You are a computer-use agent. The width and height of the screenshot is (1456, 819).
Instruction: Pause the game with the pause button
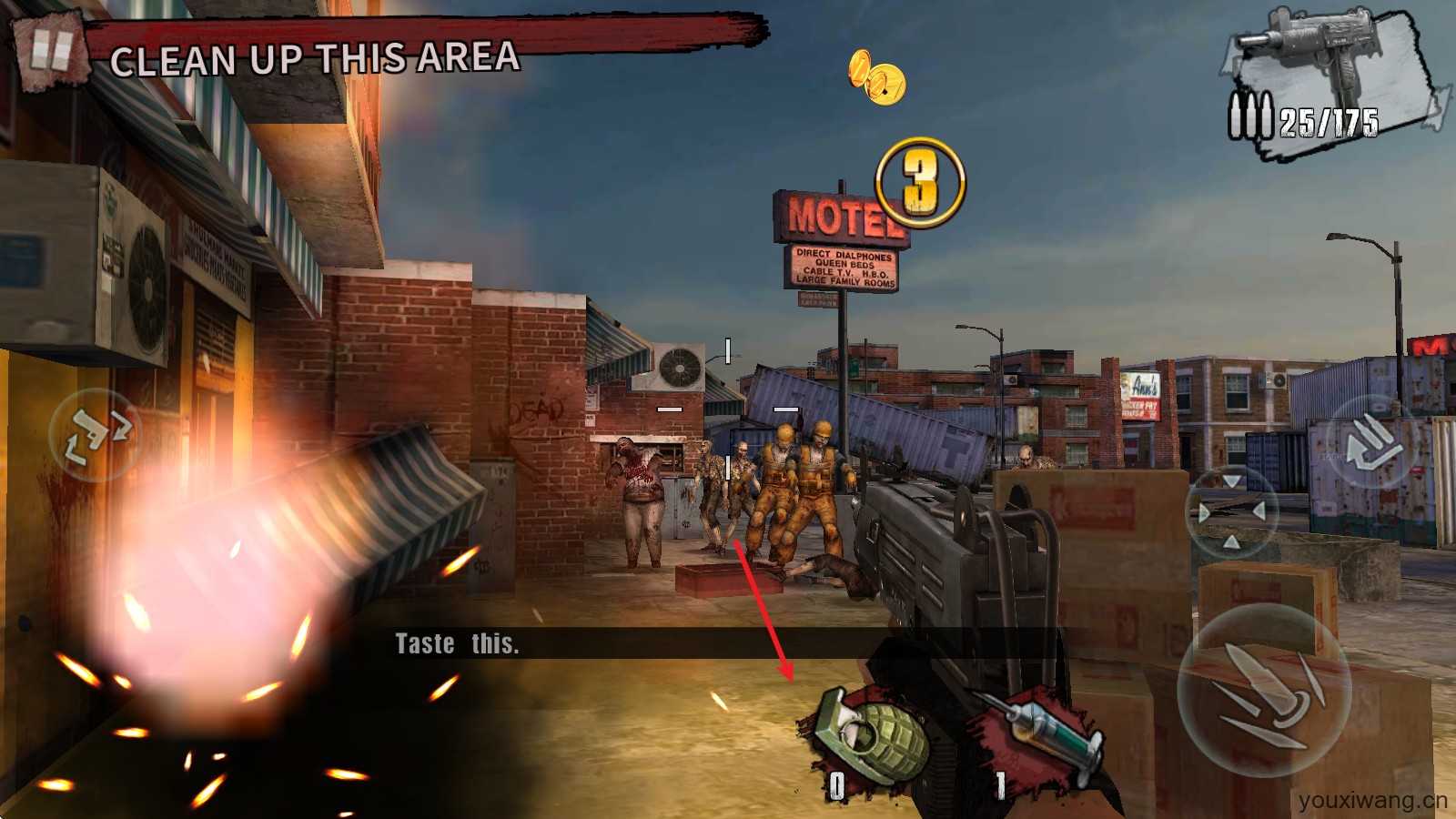pyautogui.click(x=50, y=50)
